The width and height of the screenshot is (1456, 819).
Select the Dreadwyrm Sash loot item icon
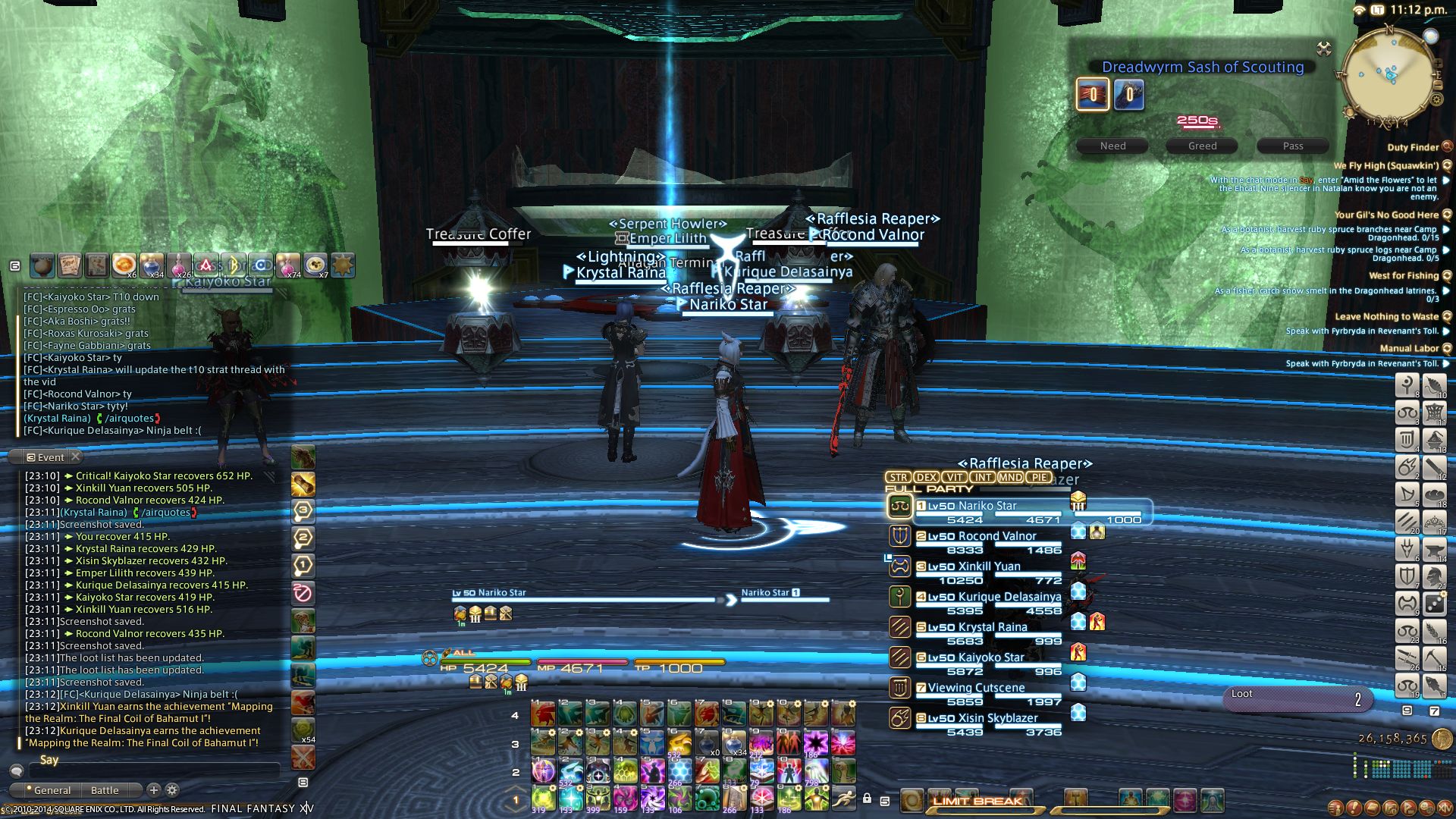coord(1092,95)
